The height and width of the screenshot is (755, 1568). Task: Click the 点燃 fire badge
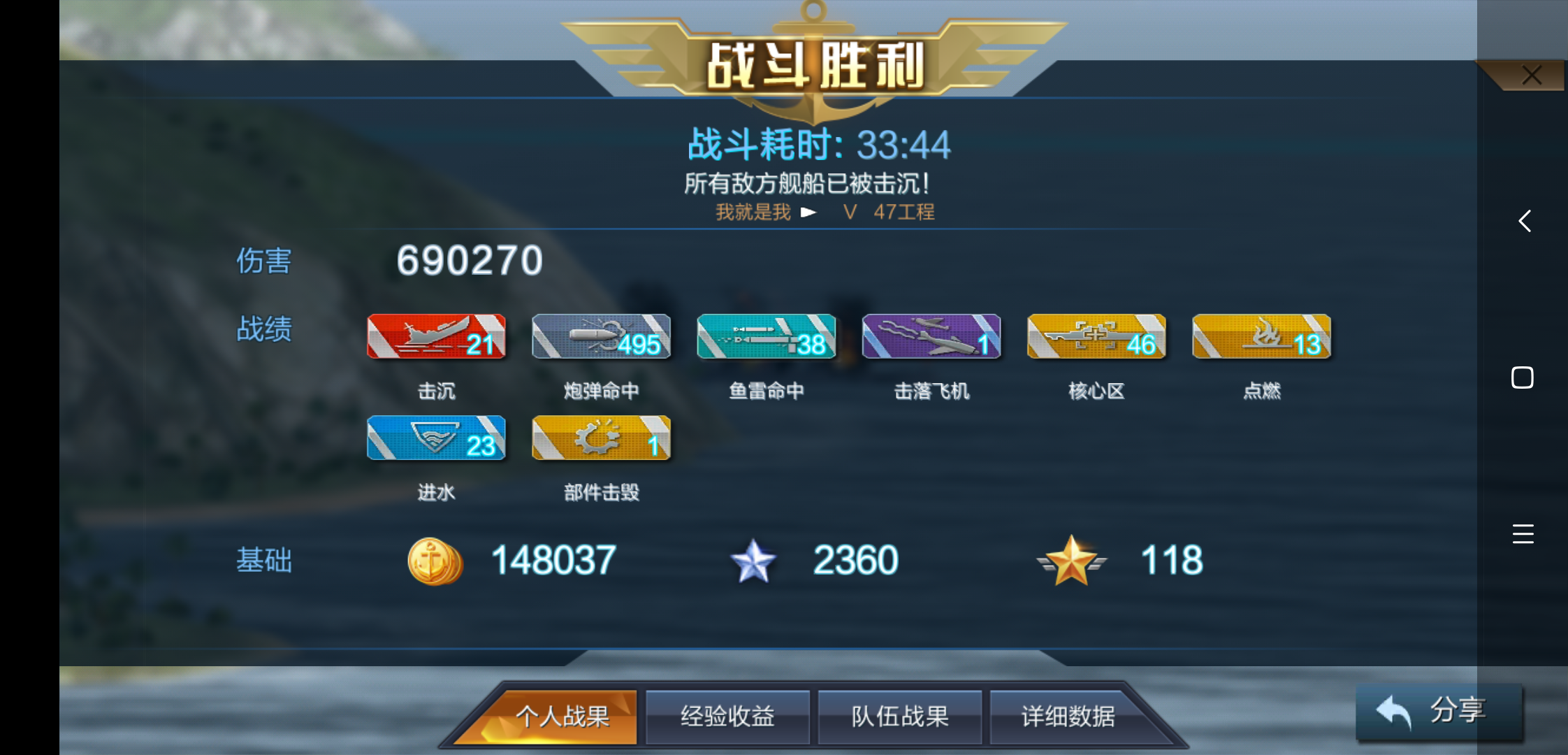tap(1261, 336)
